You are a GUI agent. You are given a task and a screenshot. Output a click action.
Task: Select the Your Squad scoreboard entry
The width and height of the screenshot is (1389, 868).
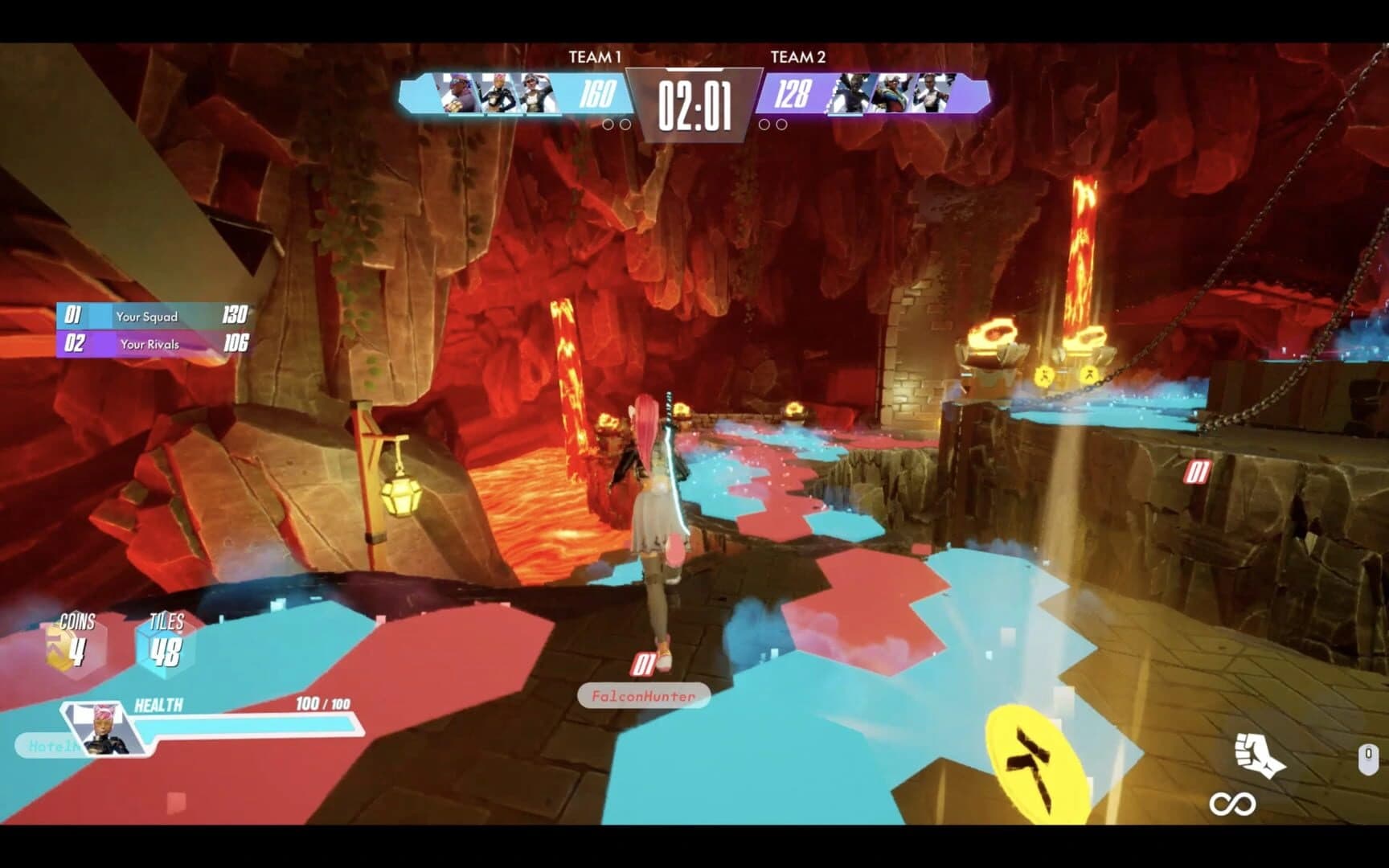tap(149, 317)
